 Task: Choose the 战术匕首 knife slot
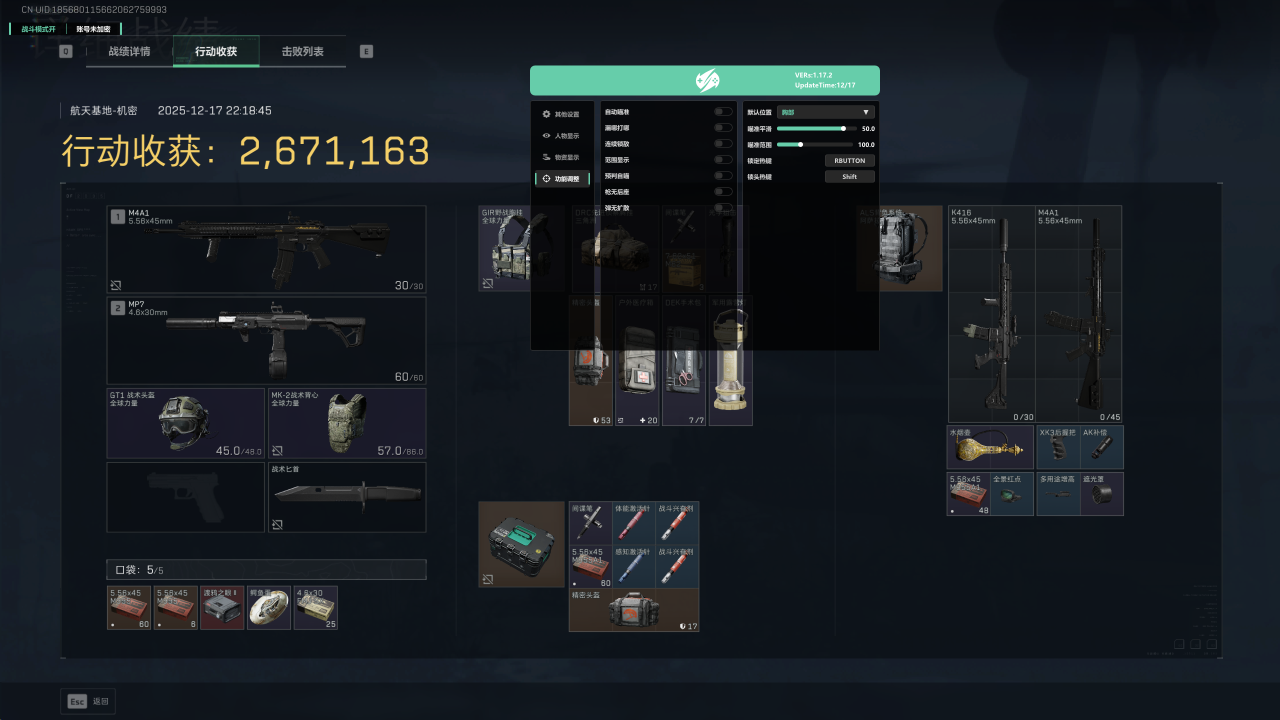click(x=347, y=496)
